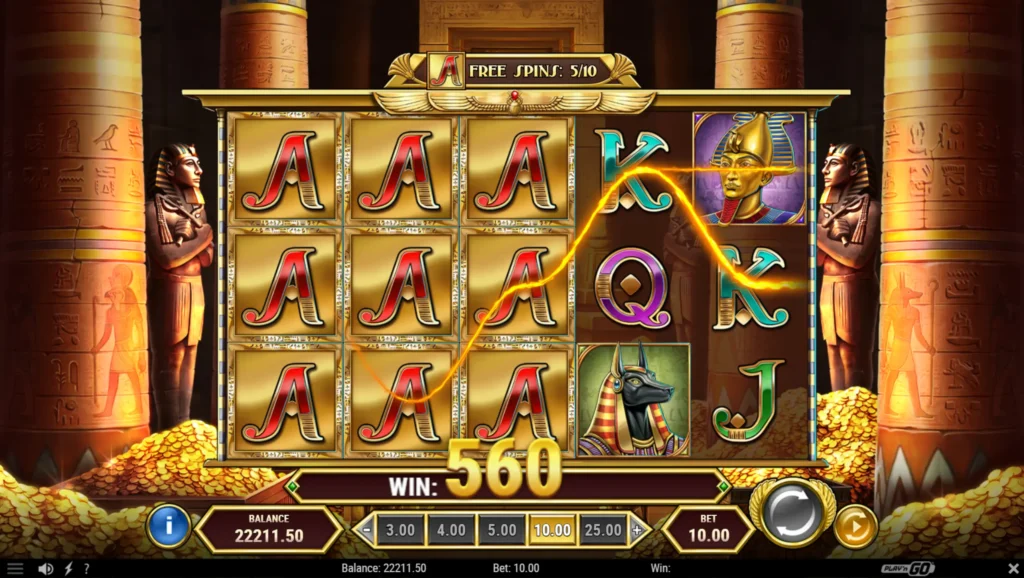Open help with the question mark icon

coord(87,569)
